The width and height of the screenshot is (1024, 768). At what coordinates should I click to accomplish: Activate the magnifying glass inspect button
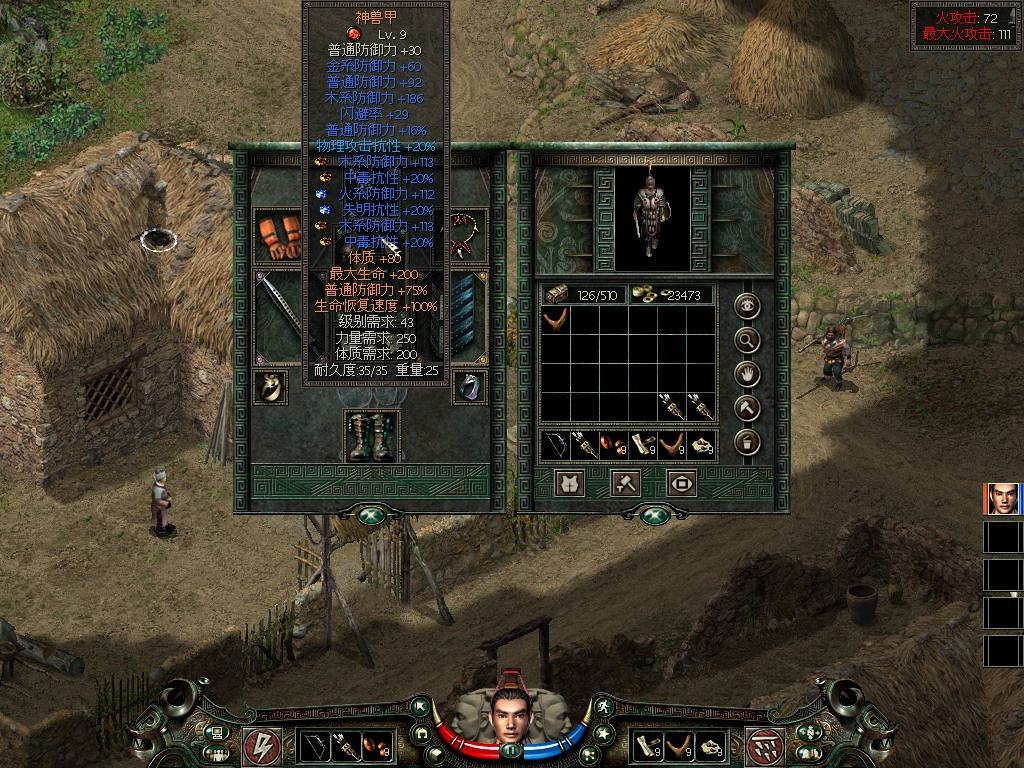pyautogui.click(x=748, y=341)
